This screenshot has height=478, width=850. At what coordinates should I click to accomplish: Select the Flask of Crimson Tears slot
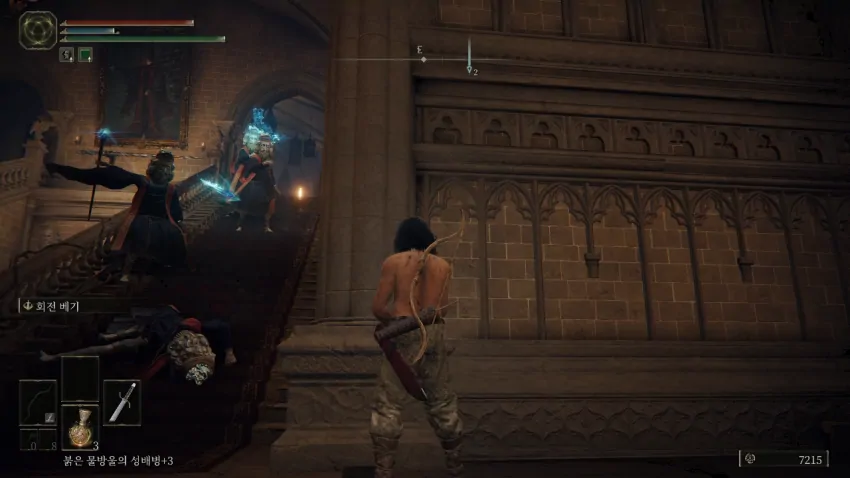click(80, 427)
